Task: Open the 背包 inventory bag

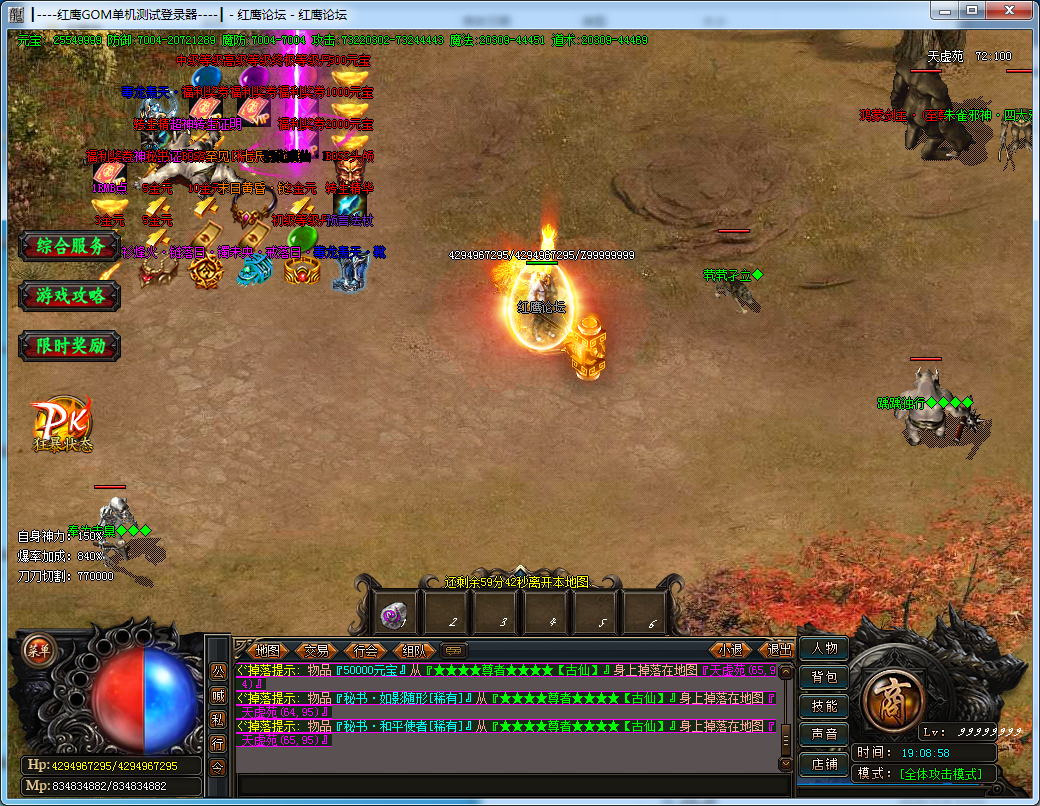Action: pyautogui.click(x=824, y=677)
